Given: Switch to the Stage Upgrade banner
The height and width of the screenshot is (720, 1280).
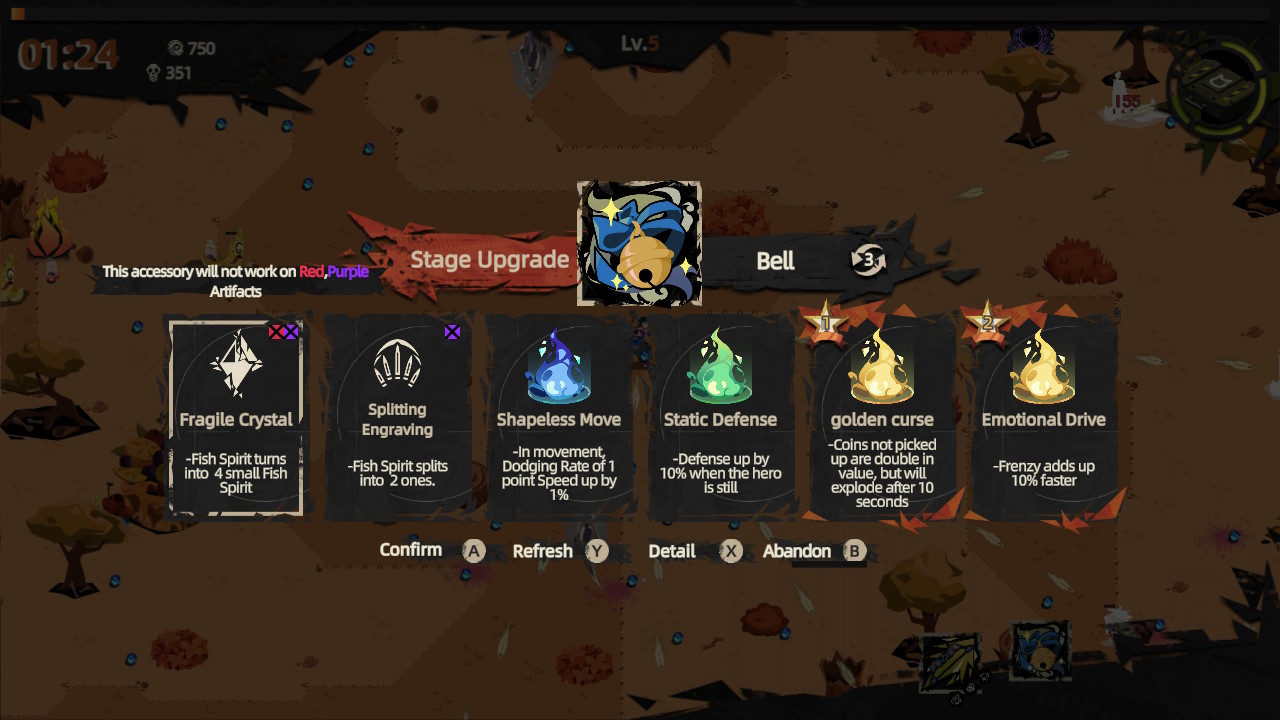Looking at the screenshot, I should (490, 259).
